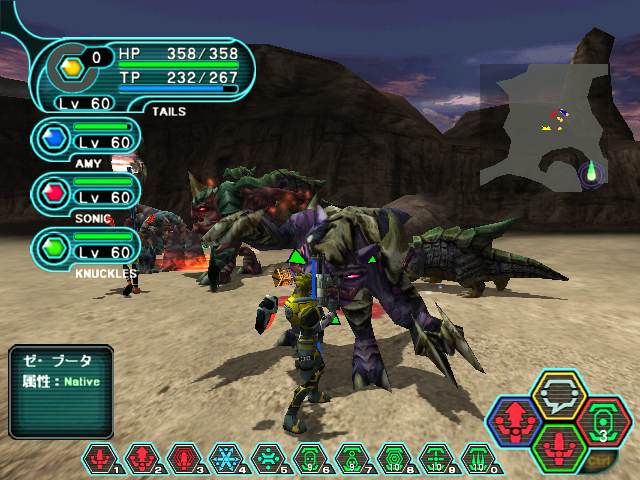Use the green item in slot 8
The height and width of the screenshot is (480, 640).
click(394, 459)
